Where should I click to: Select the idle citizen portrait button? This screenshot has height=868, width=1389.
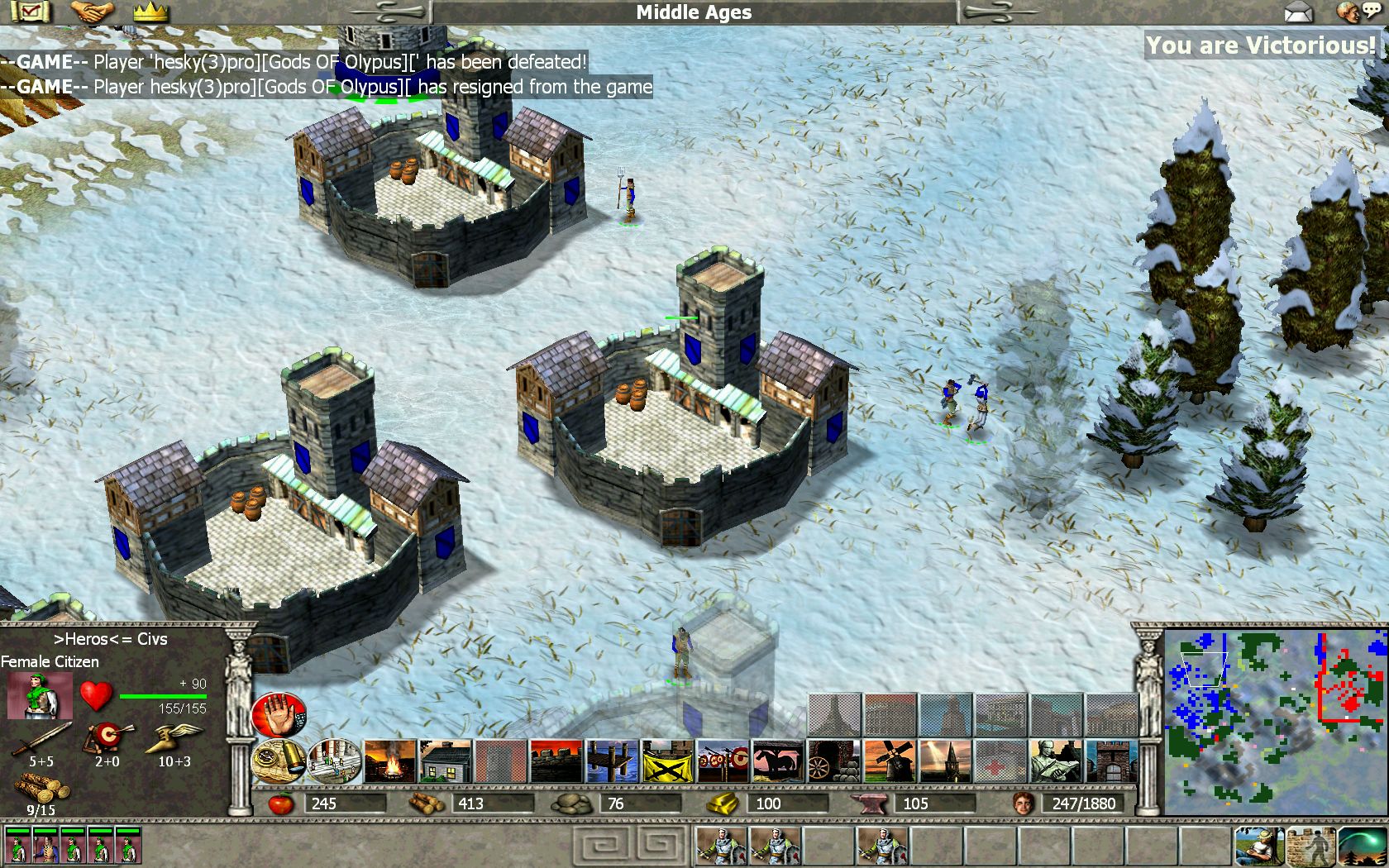pos(1259,845)
